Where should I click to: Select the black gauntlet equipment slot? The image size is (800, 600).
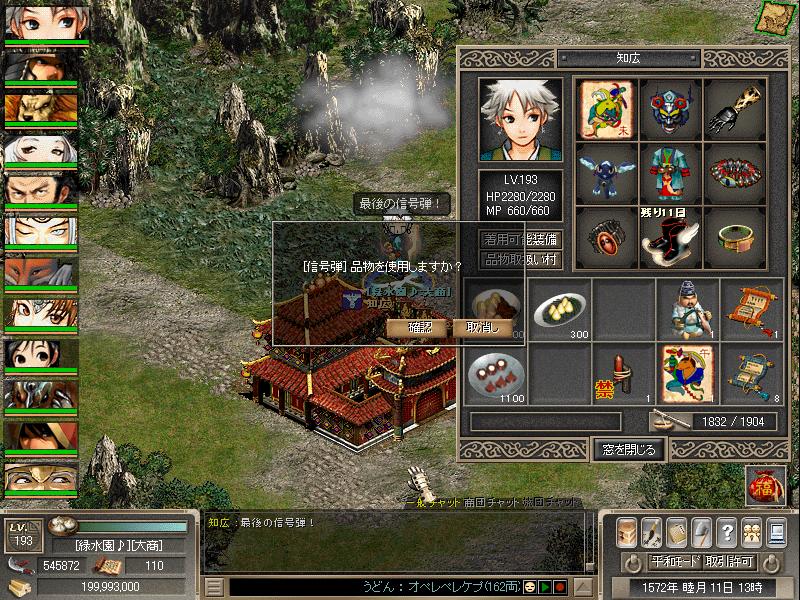(735, 108)
